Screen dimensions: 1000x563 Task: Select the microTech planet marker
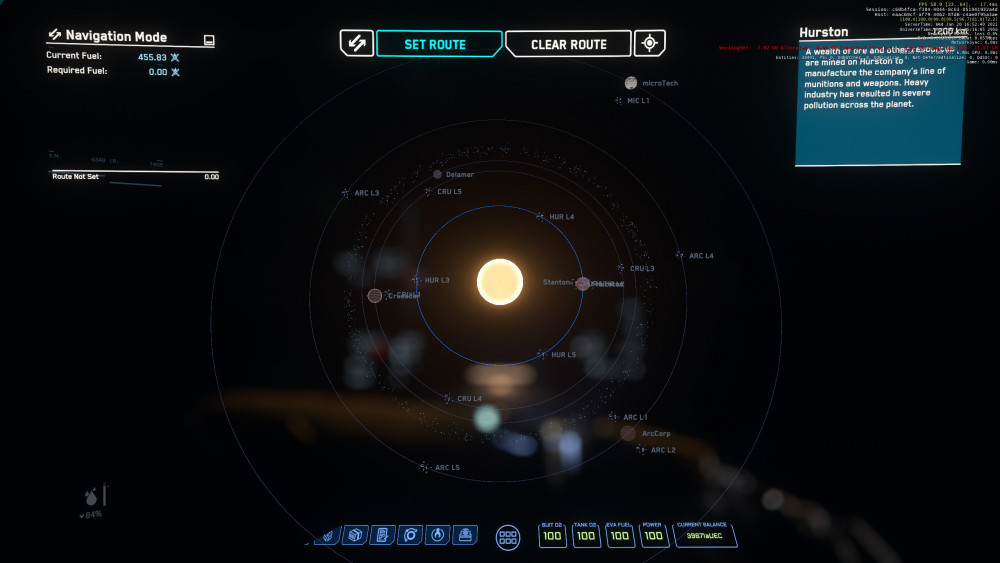coord(631,83)
